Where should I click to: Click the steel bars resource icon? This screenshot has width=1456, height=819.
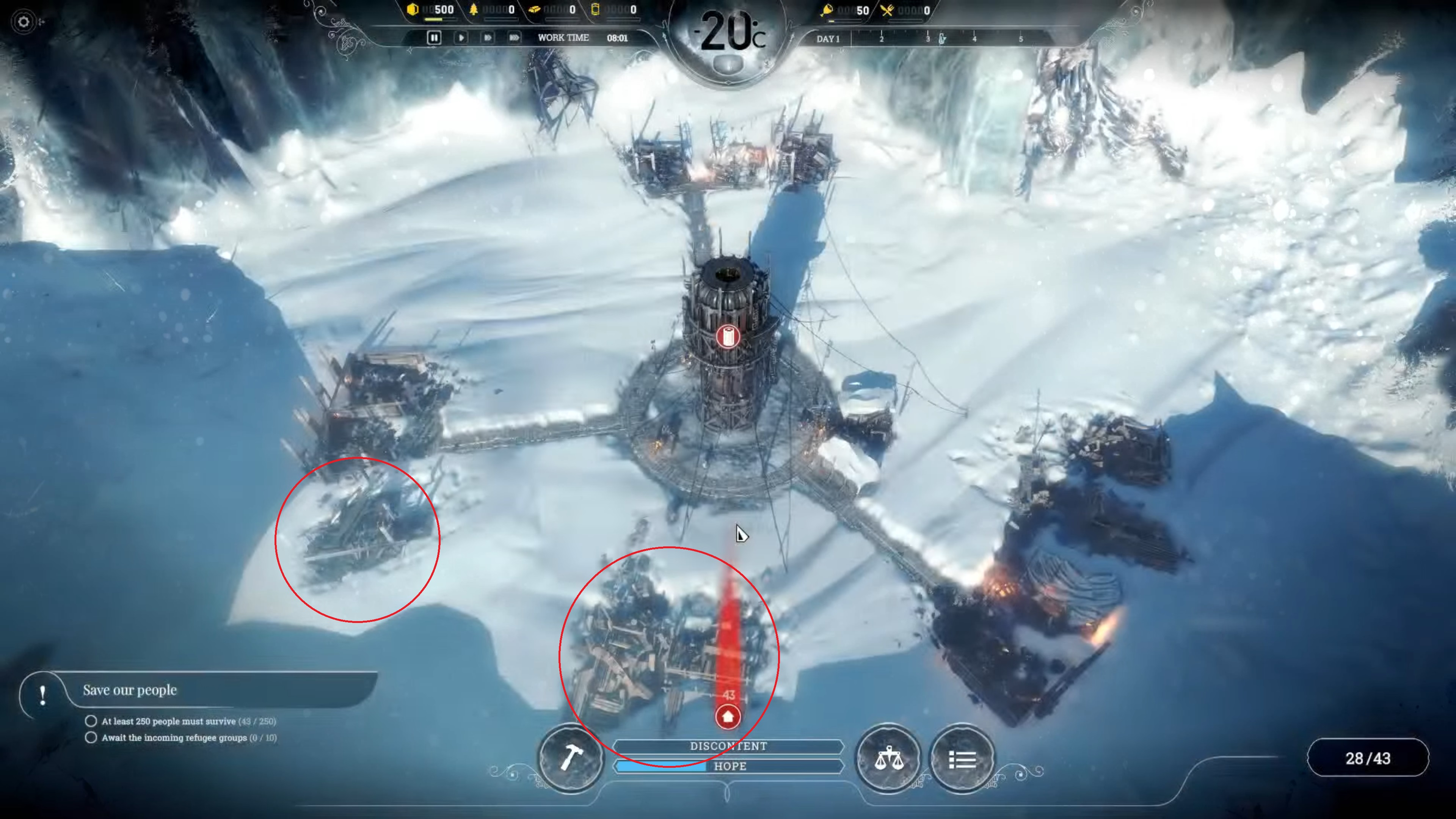534,9
